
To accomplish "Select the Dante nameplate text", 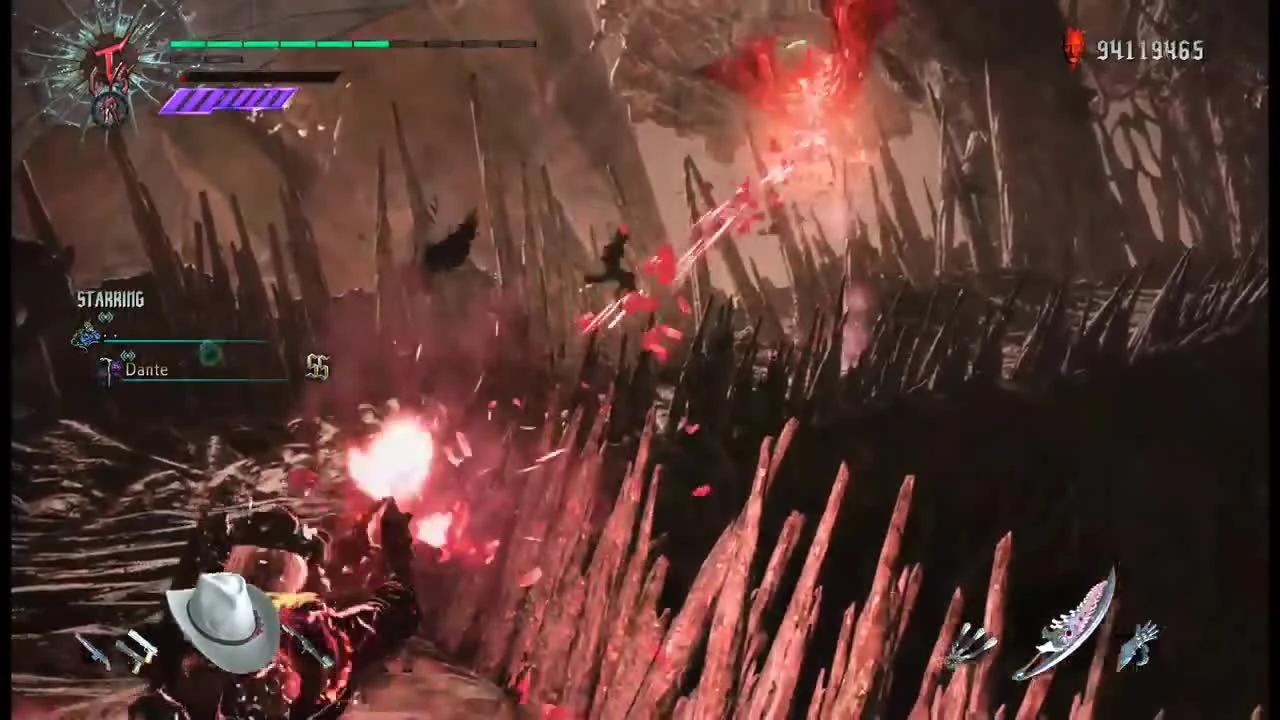I will coord(147,369).
